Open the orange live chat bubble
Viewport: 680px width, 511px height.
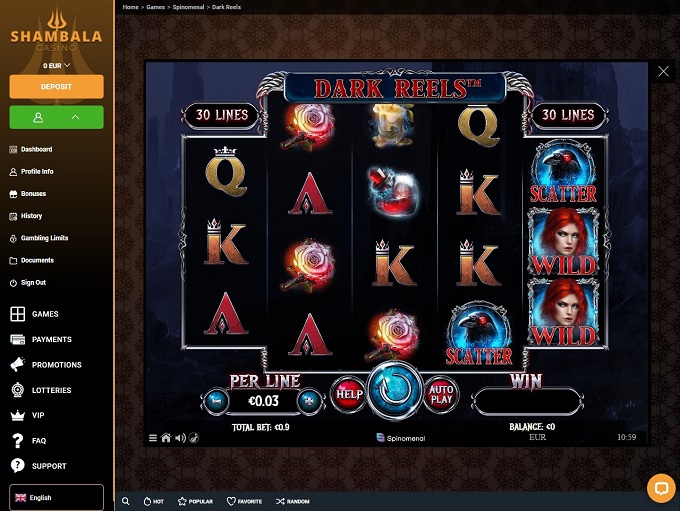(x=661, y=487)
